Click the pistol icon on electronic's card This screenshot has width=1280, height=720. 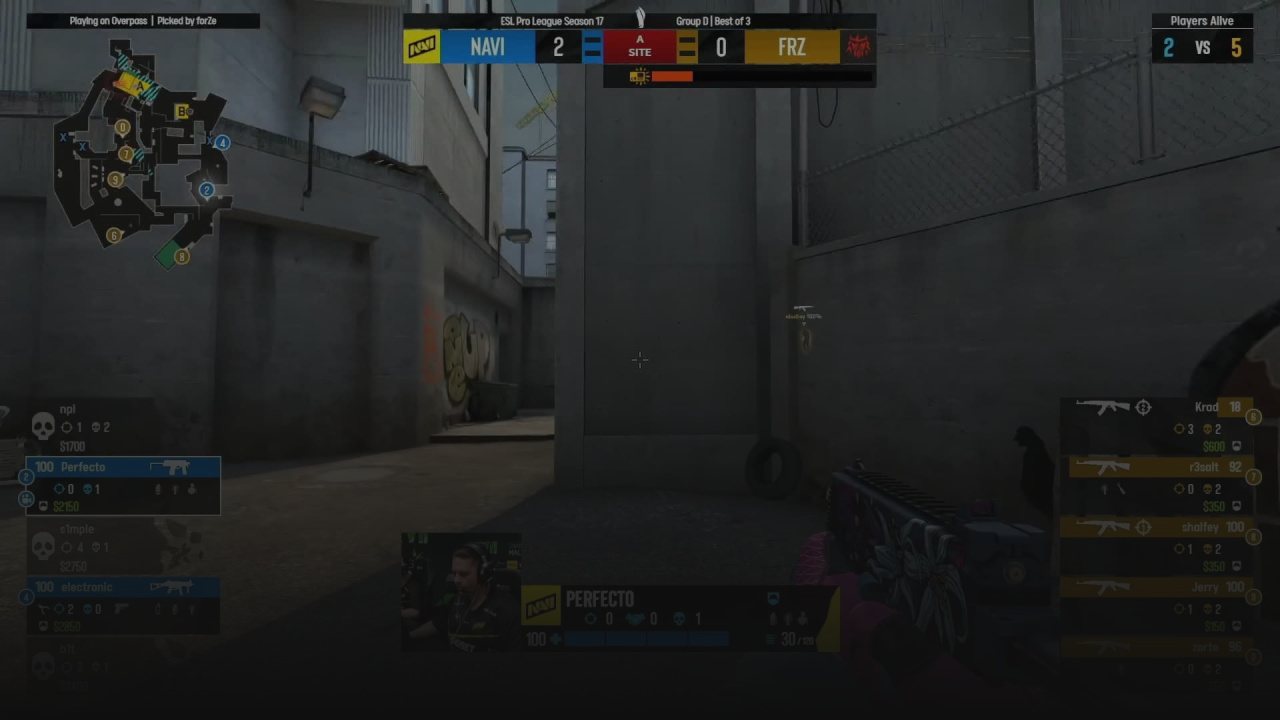tap(122, 608)
